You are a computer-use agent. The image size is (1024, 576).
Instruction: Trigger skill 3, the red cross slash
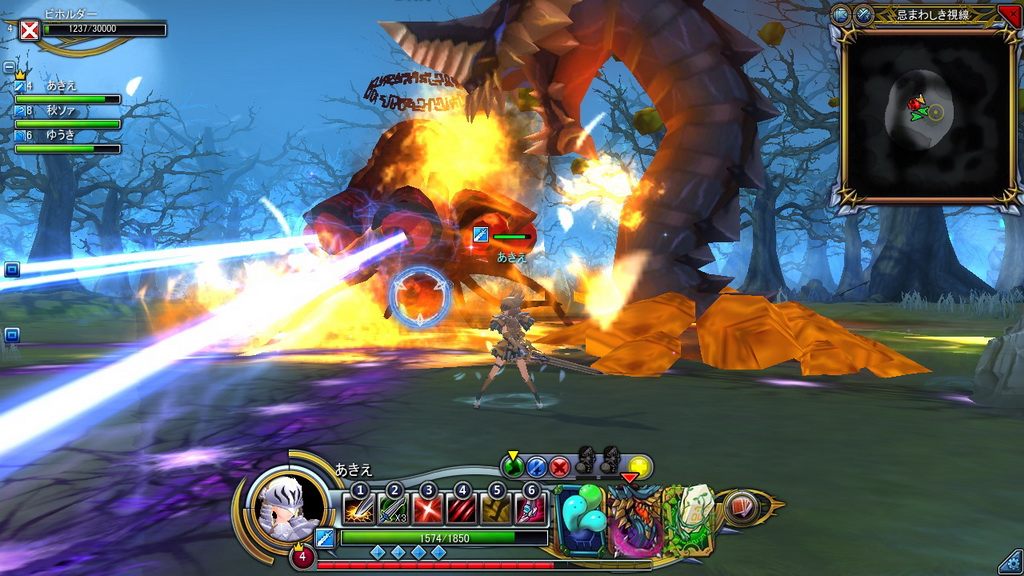(428, 509)
